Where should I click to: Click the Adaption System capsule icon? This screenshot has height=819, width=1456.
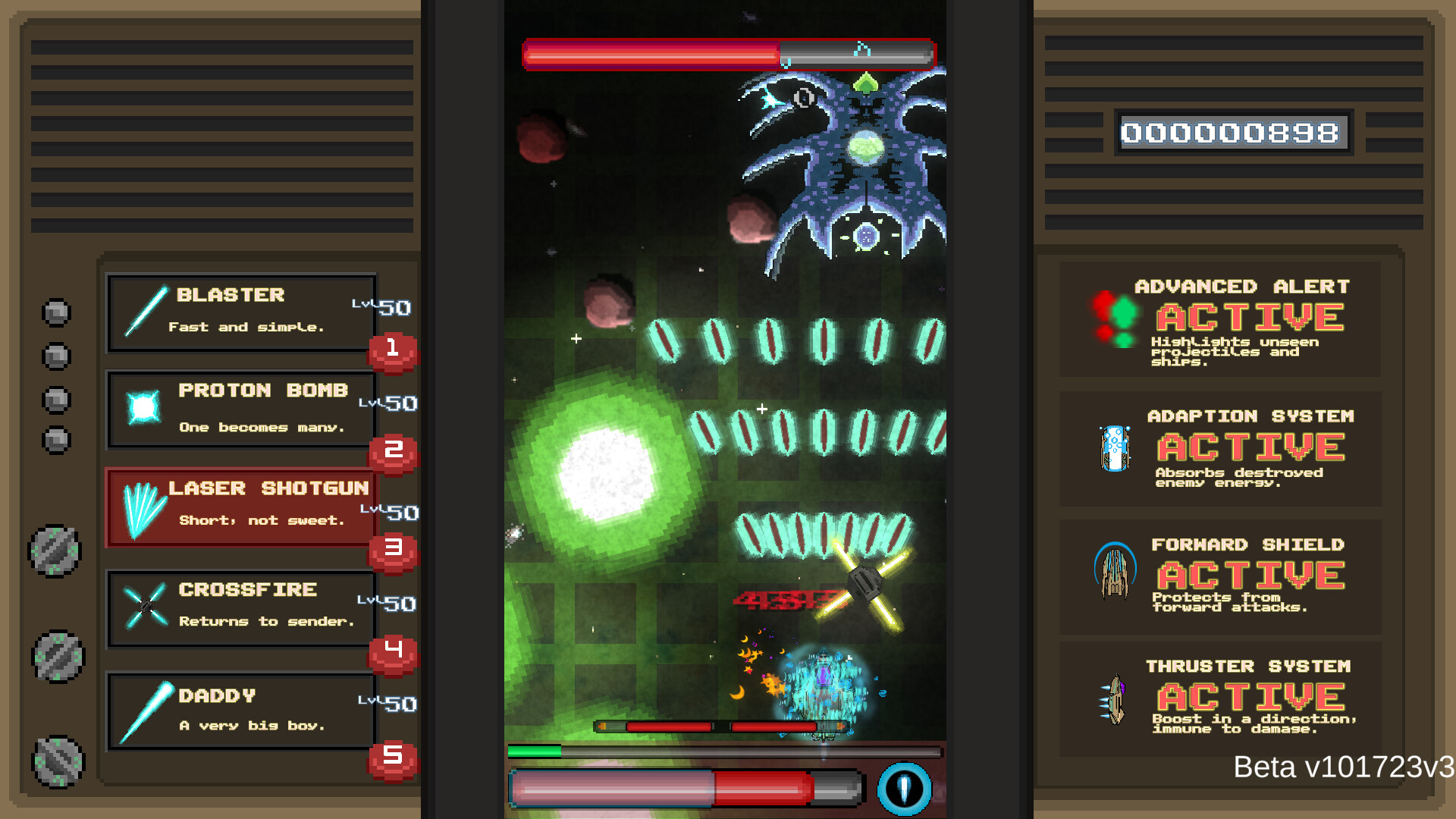click(1114, 447)
